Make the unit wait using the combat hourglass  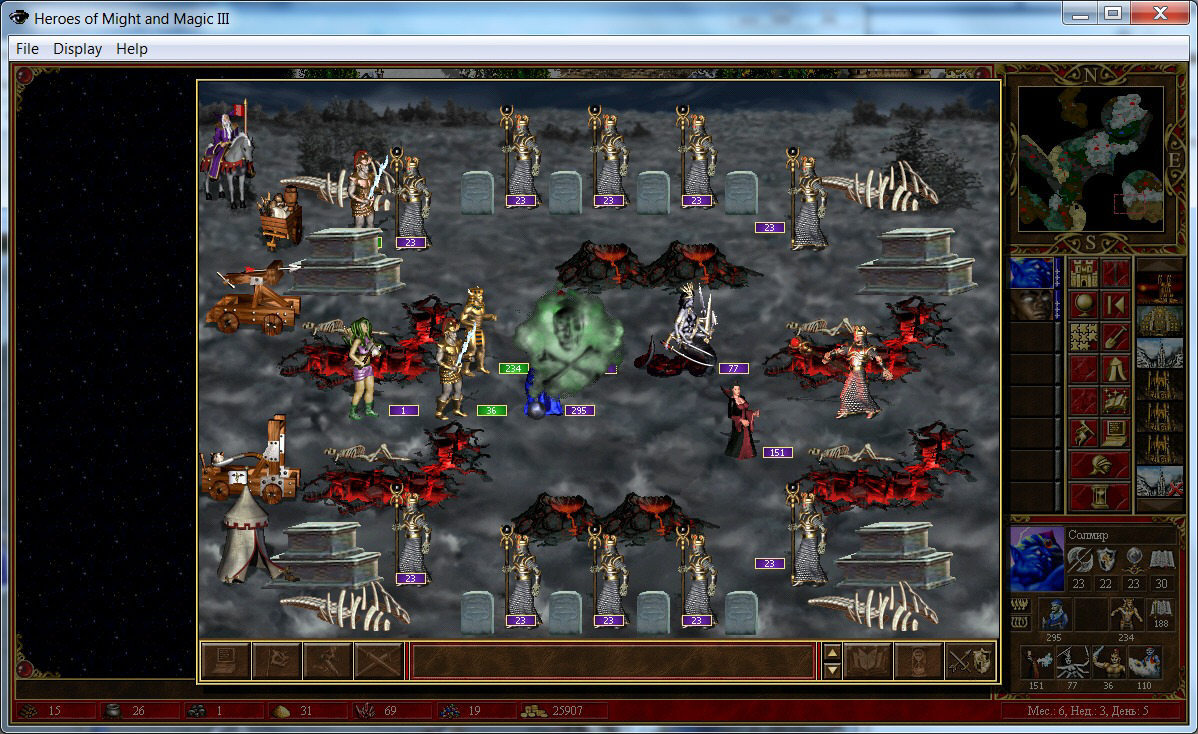[919, 661]
